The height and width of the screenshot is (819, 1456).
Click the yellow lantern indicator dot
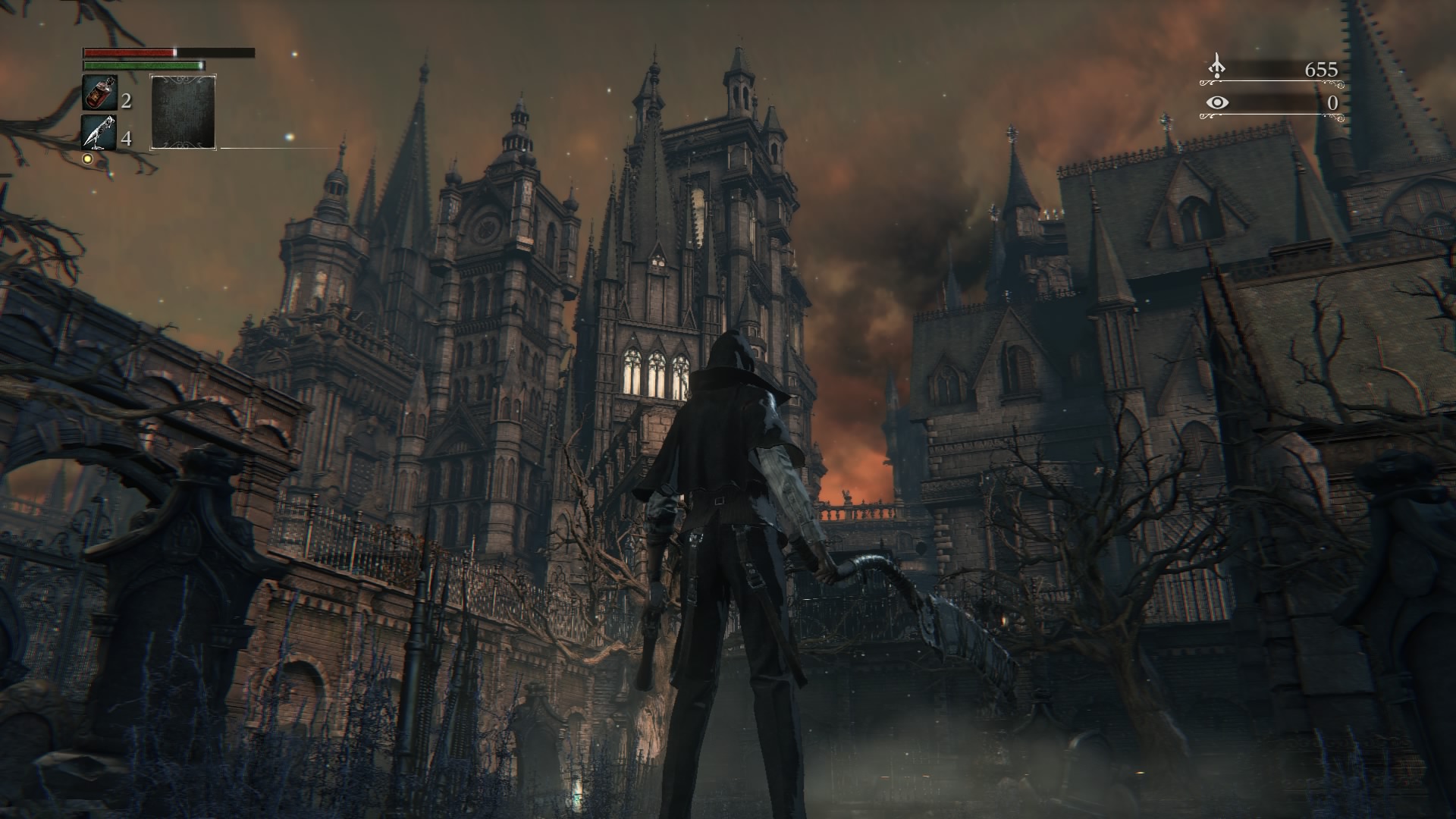pyautogui.click(x=86, y=158)
